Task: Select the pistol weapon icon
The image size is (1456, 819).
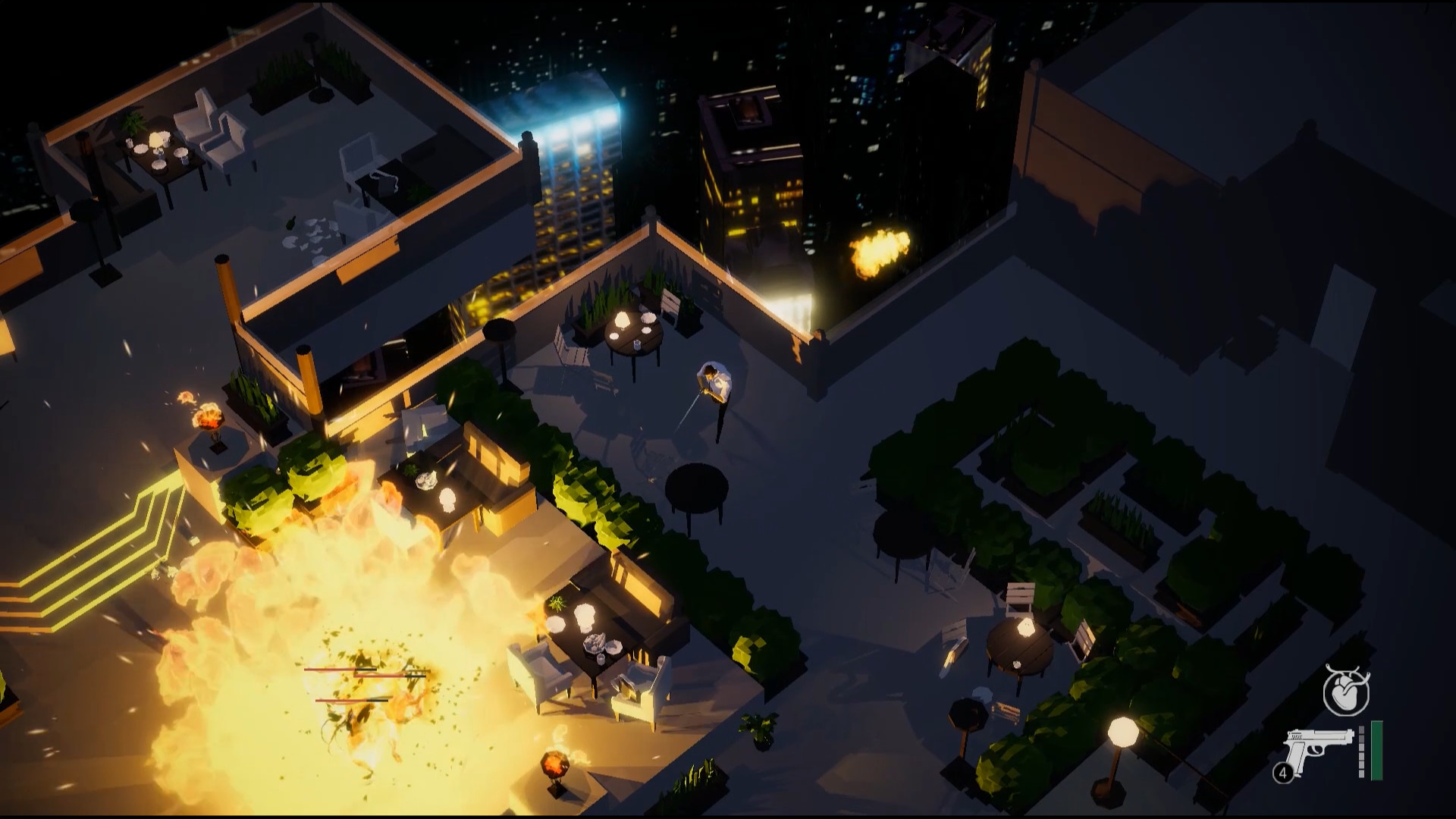Action: pyautogui.click(x=1318, y=750)
